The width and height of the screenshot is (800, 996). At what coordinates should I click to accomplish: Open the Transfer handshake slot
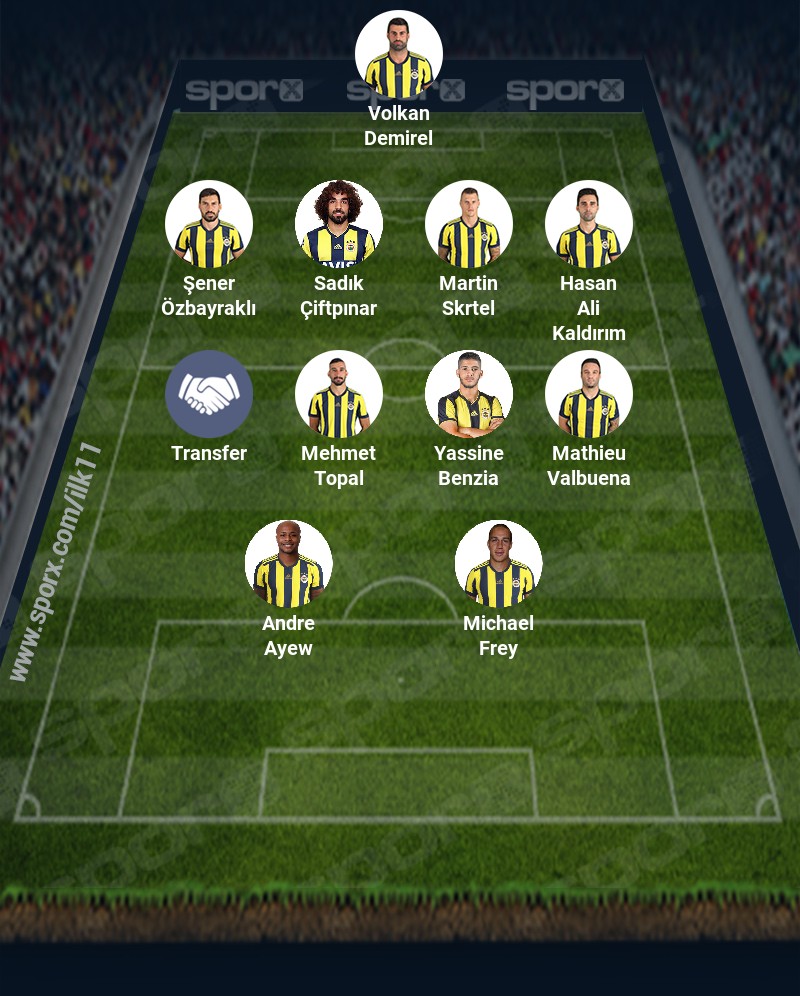coord(209,394)
